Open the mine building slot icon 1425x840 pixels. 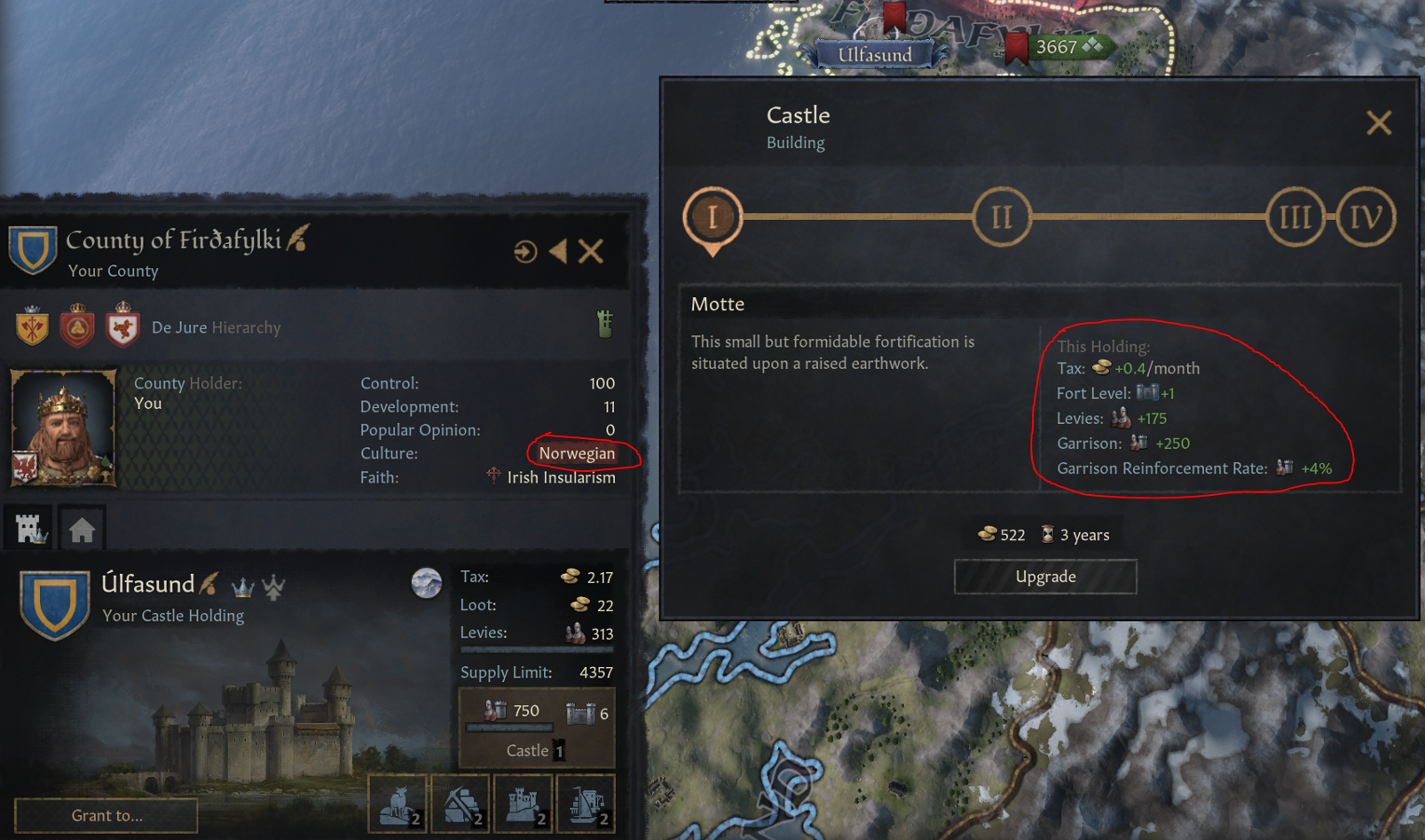[x=461, y=803]
